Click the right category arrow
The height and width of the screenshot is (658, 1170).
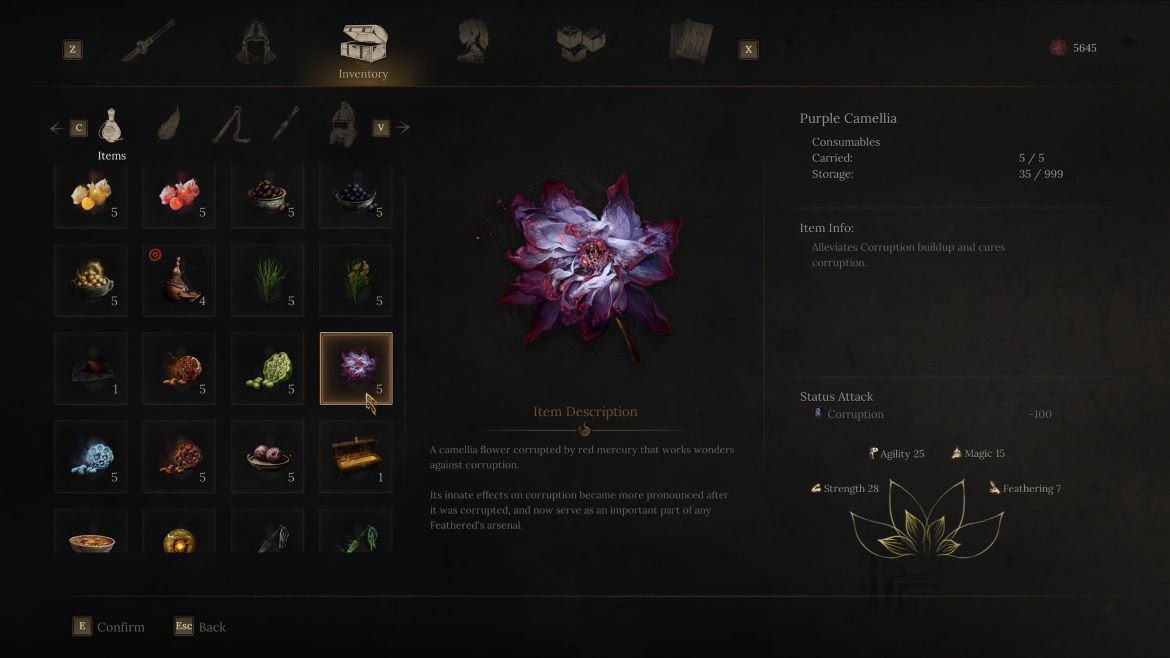[403, 128]
